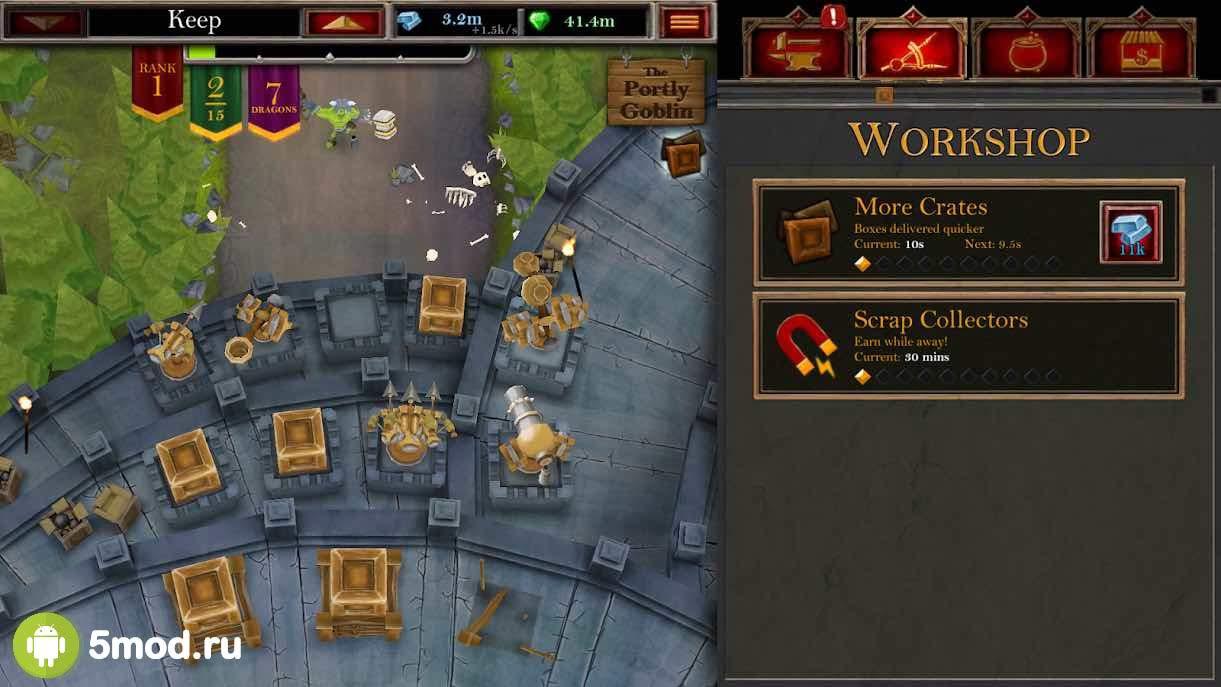This screenshot has width=1221, height=687.
Task: Open the hamburger main menu
Action: (685, 21)
